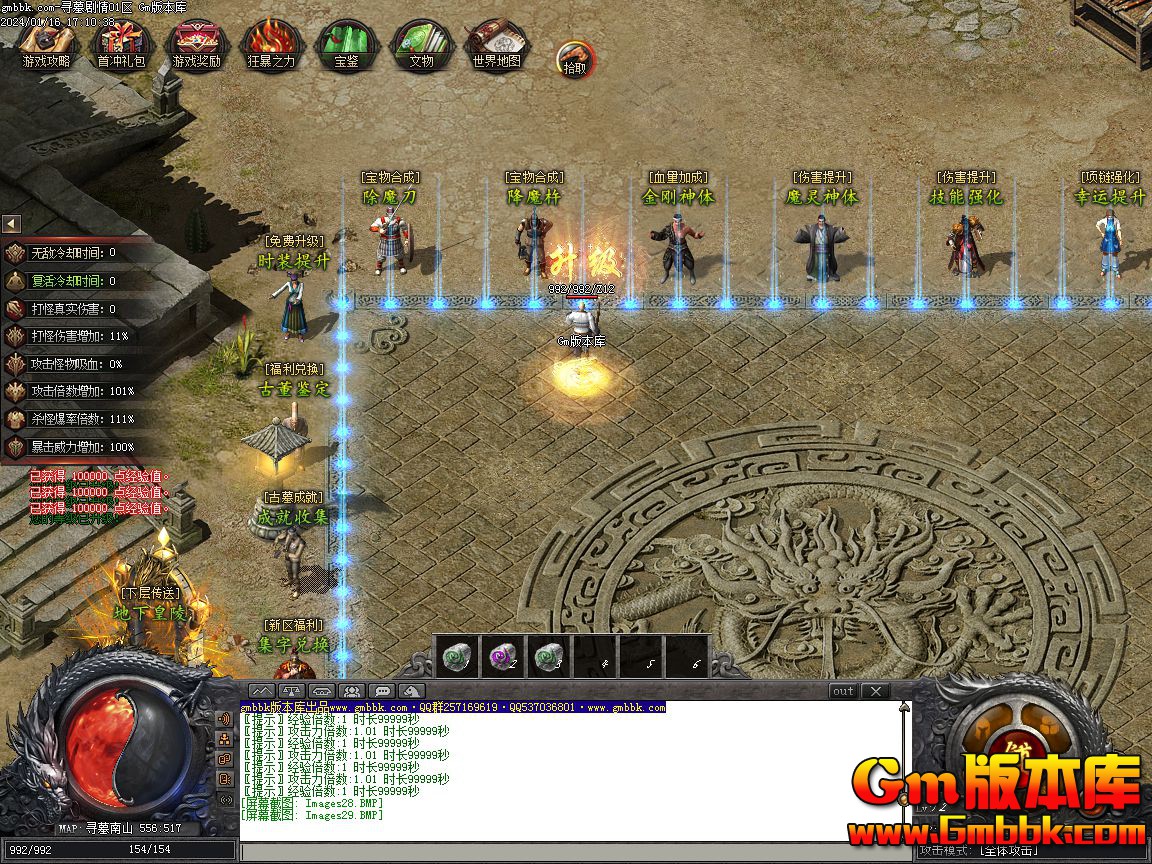Select the speech-bubble chat toolbar button
1152x864 pixels.
click(x=381, y=691)
